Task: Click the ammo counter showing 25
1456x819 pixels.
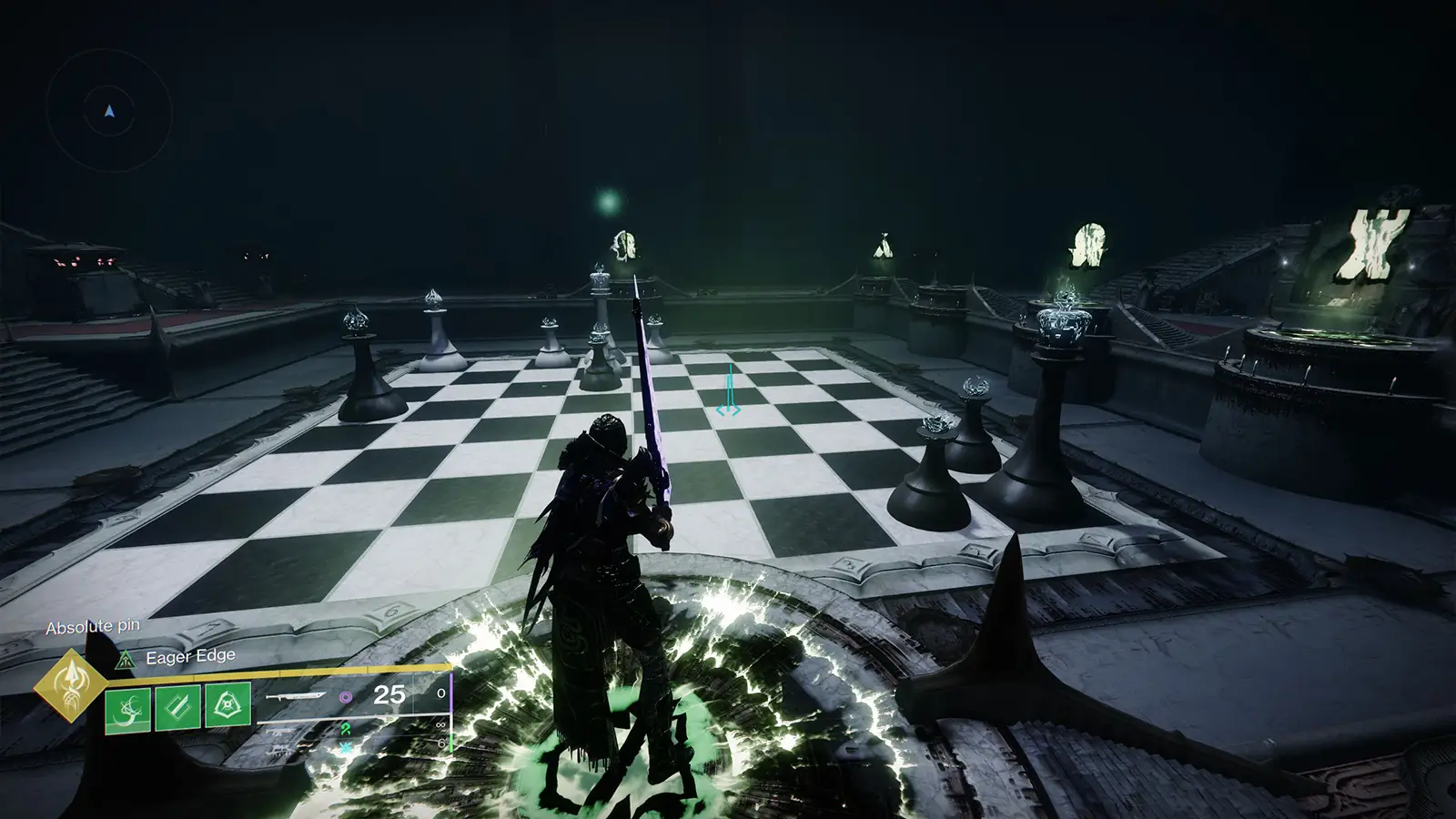Action: click(x=389, y=695)
